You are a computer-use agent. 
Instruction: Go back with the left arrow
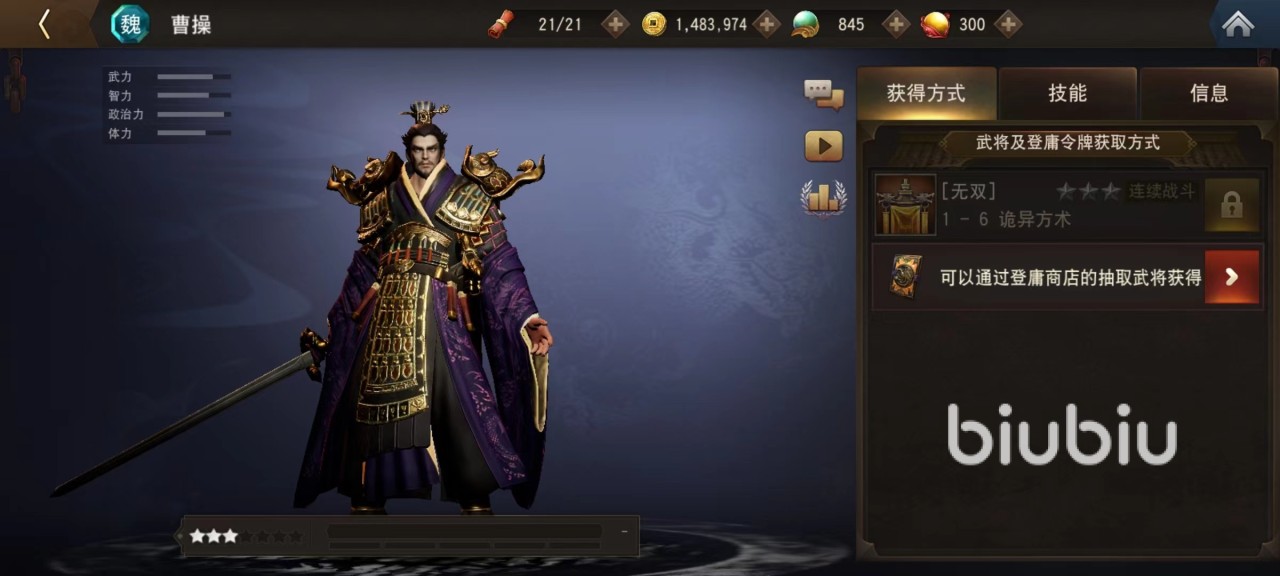coord(44,24)
